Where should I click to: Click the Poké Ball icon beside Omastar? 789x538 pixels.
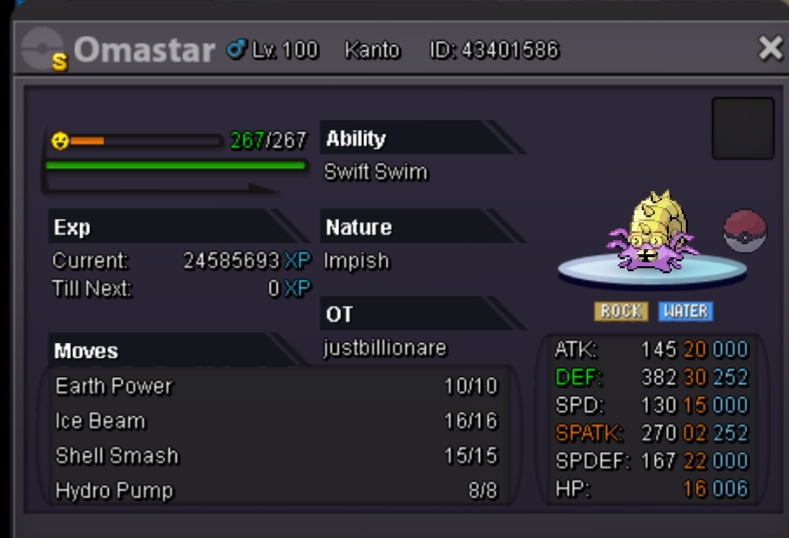coord(744,231)
